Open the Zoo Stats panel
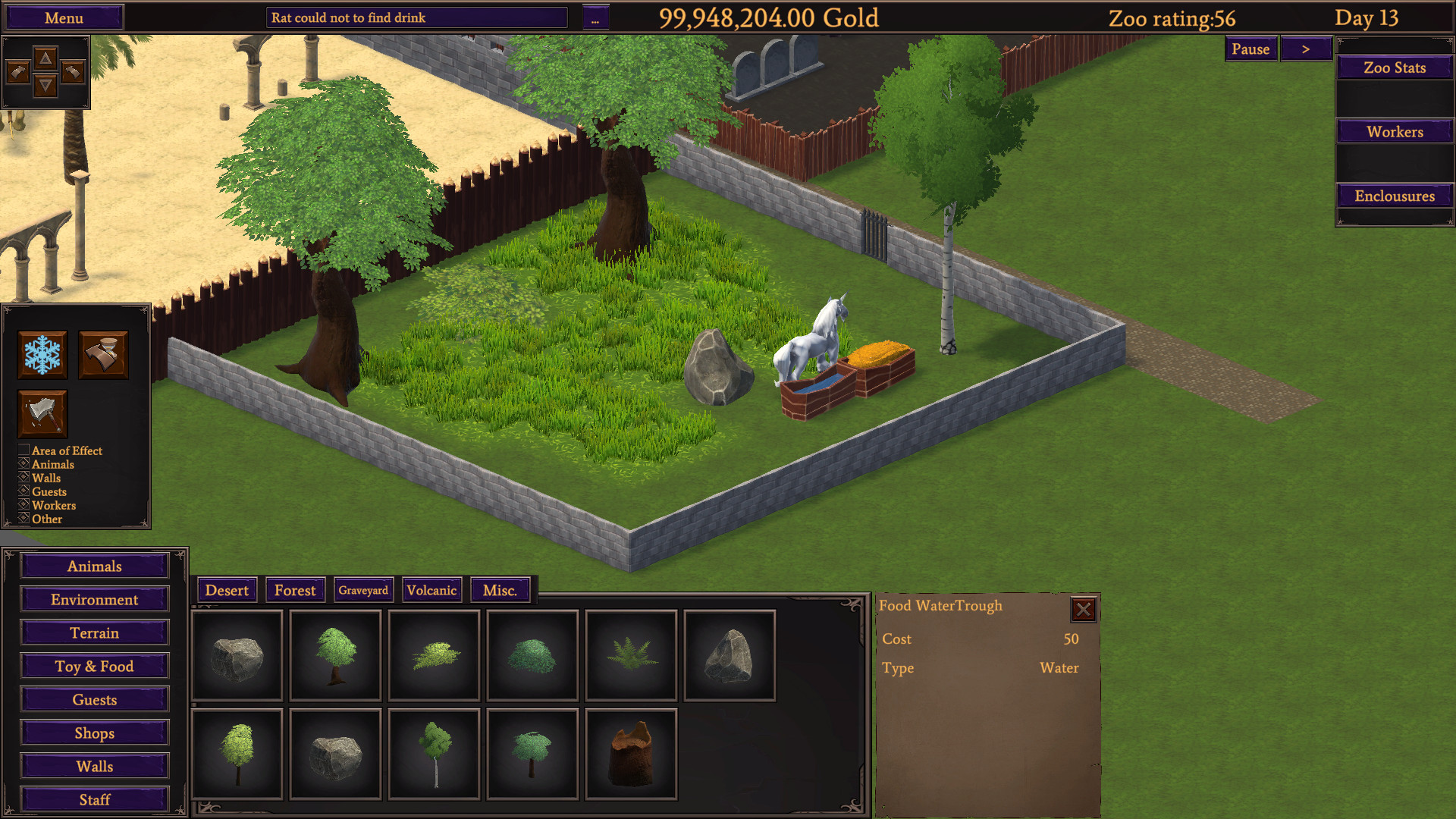This screenshot has height=819, width=1456. click(1394, 67)
